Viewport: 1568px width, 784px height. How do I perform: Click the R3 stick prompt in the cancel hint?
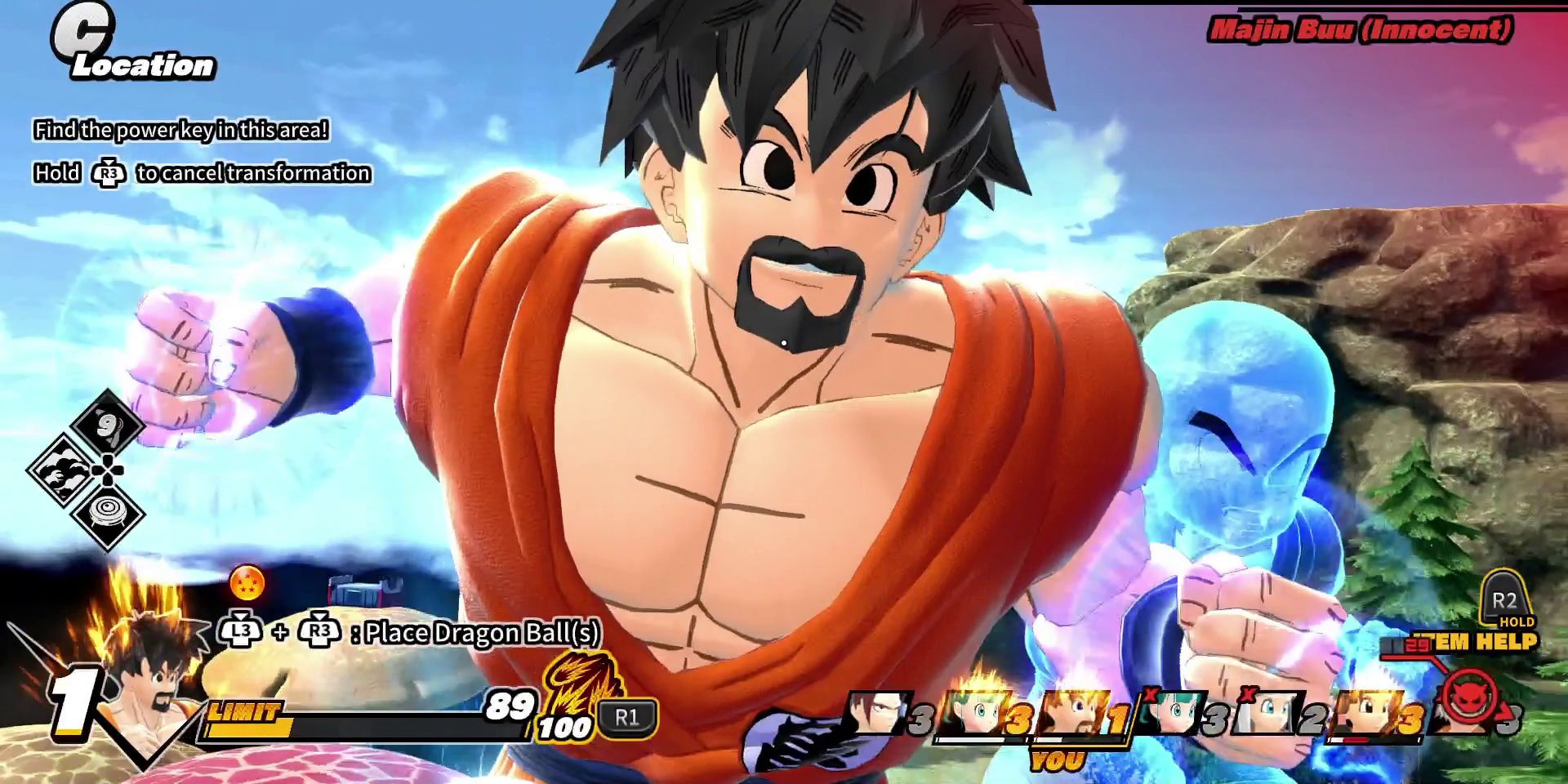(109, 174)
